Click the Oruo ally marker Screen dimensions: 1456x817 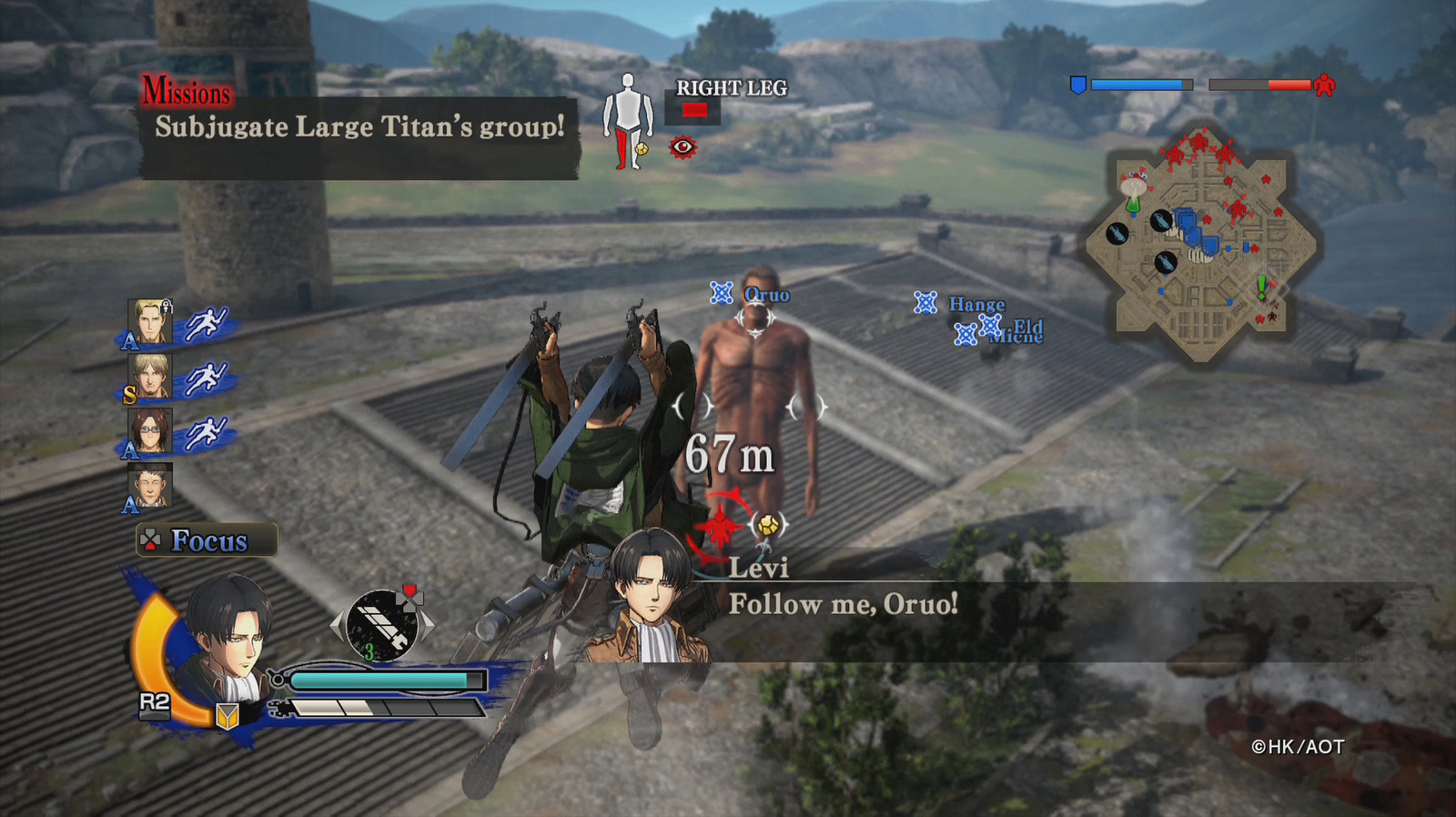tap(722, 293)
